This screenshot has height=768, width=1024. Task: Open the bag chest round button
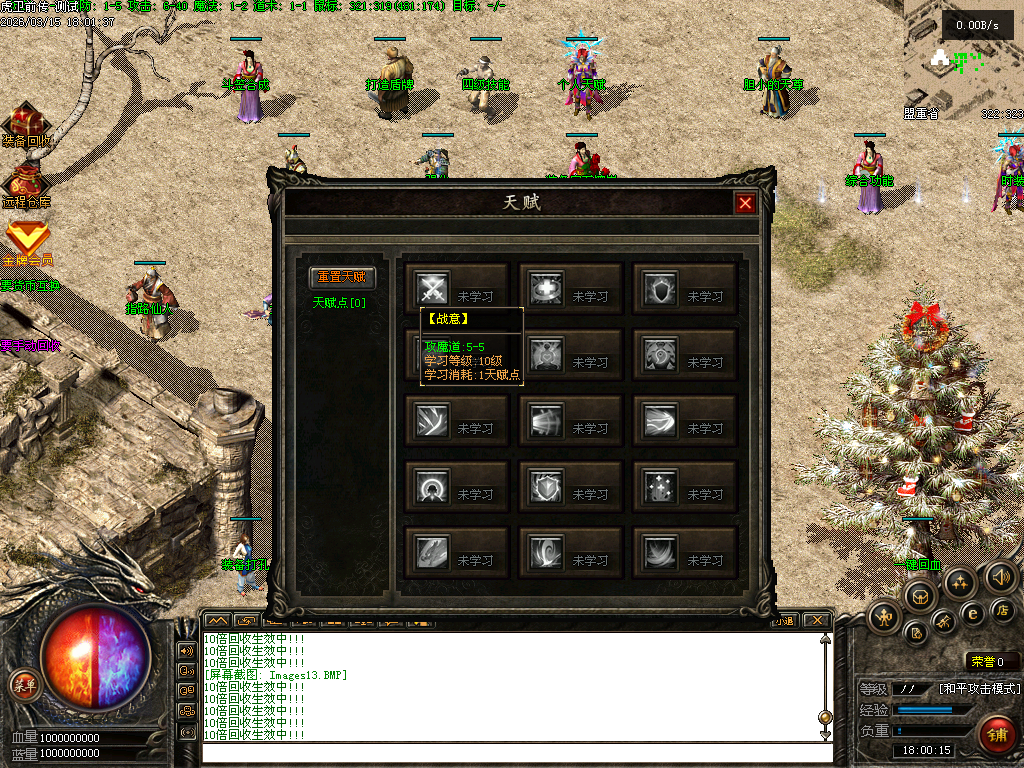click(922, 597)
